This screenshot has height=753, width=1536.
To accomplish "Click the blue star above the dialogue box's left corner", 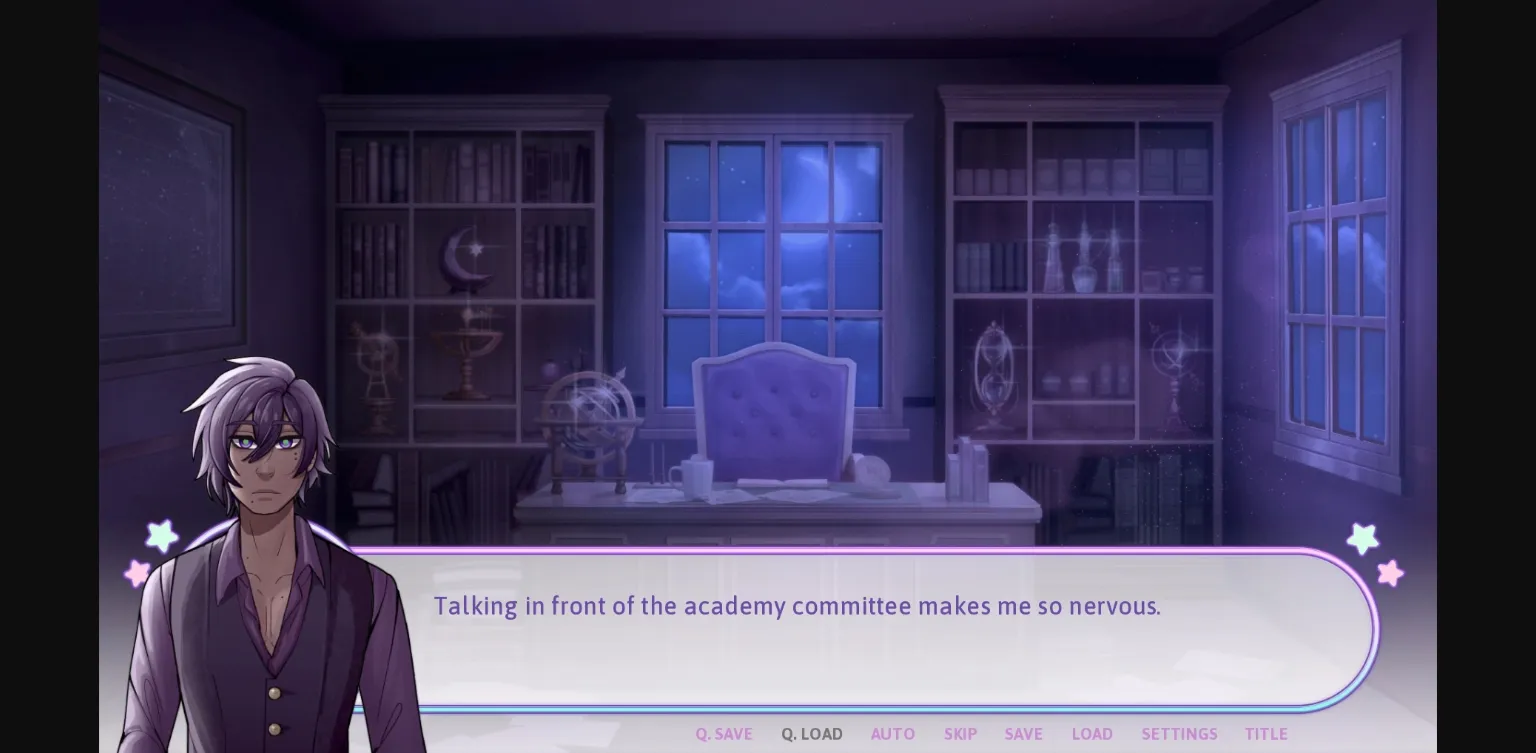I will [161, 538].
